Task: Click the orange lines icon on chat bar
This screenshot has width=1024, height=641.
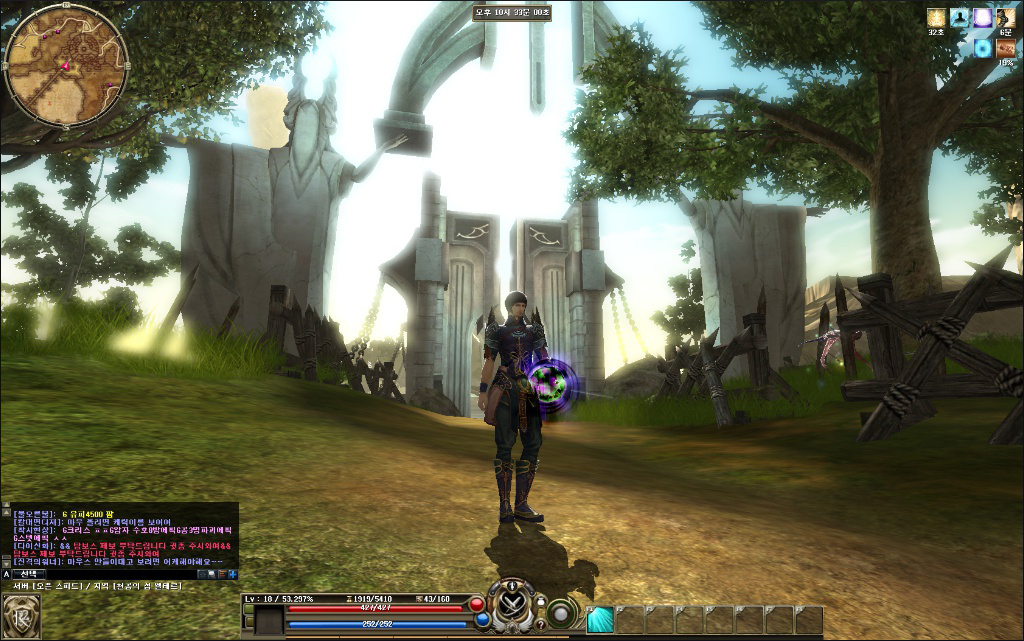Action: 221,574
